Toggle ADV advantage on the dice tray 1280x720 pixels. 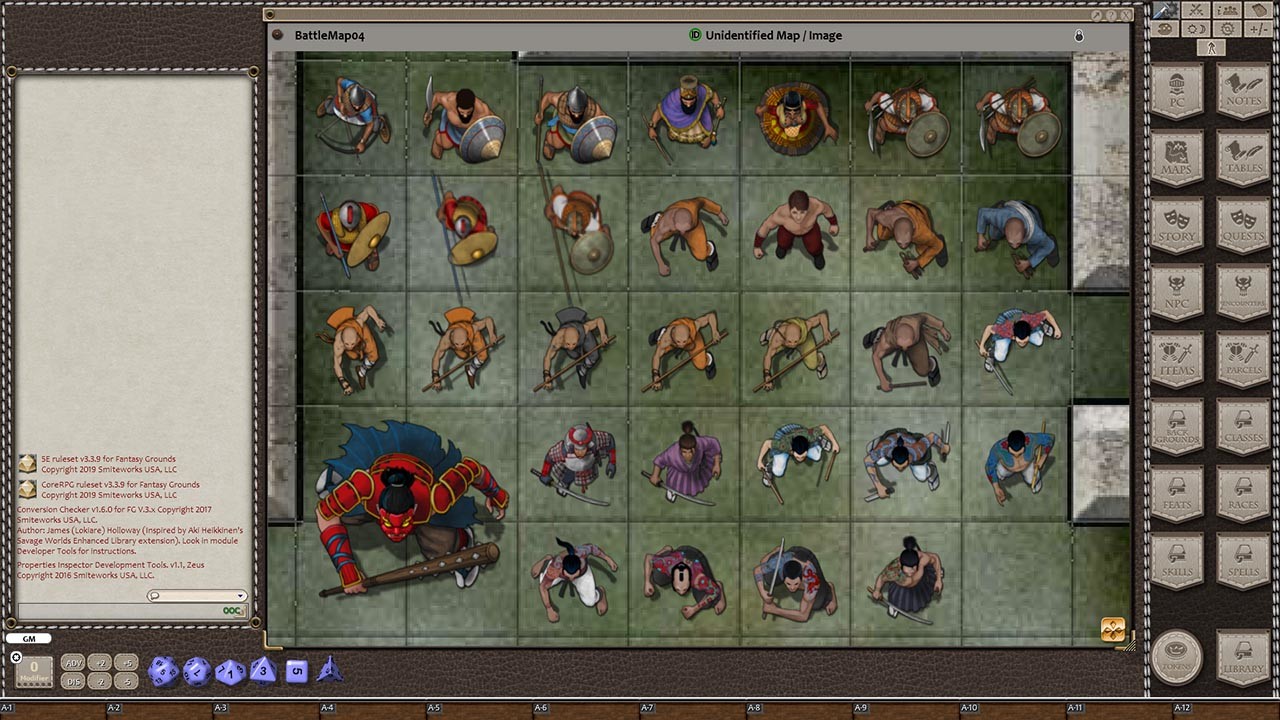coord(72,662)
